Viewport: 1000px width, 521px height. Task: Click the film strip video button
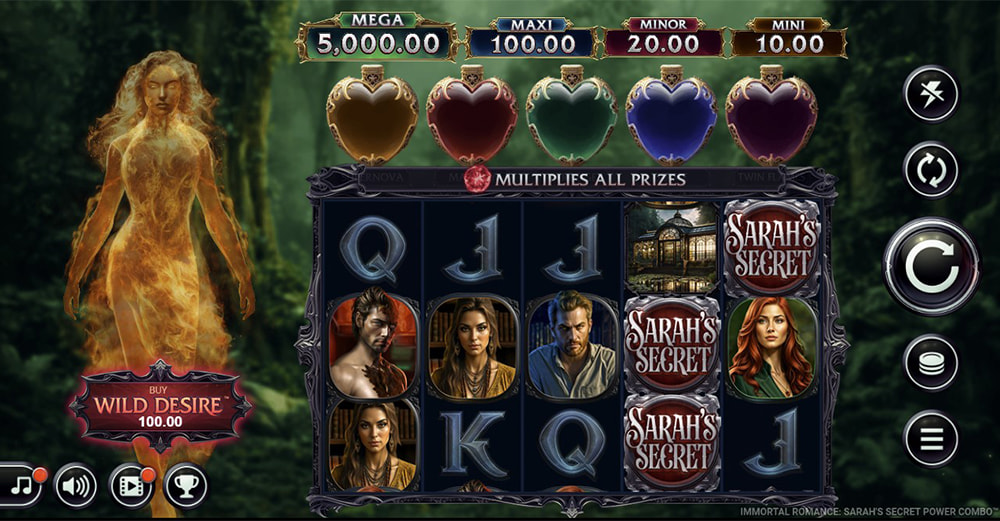[131, 486]
